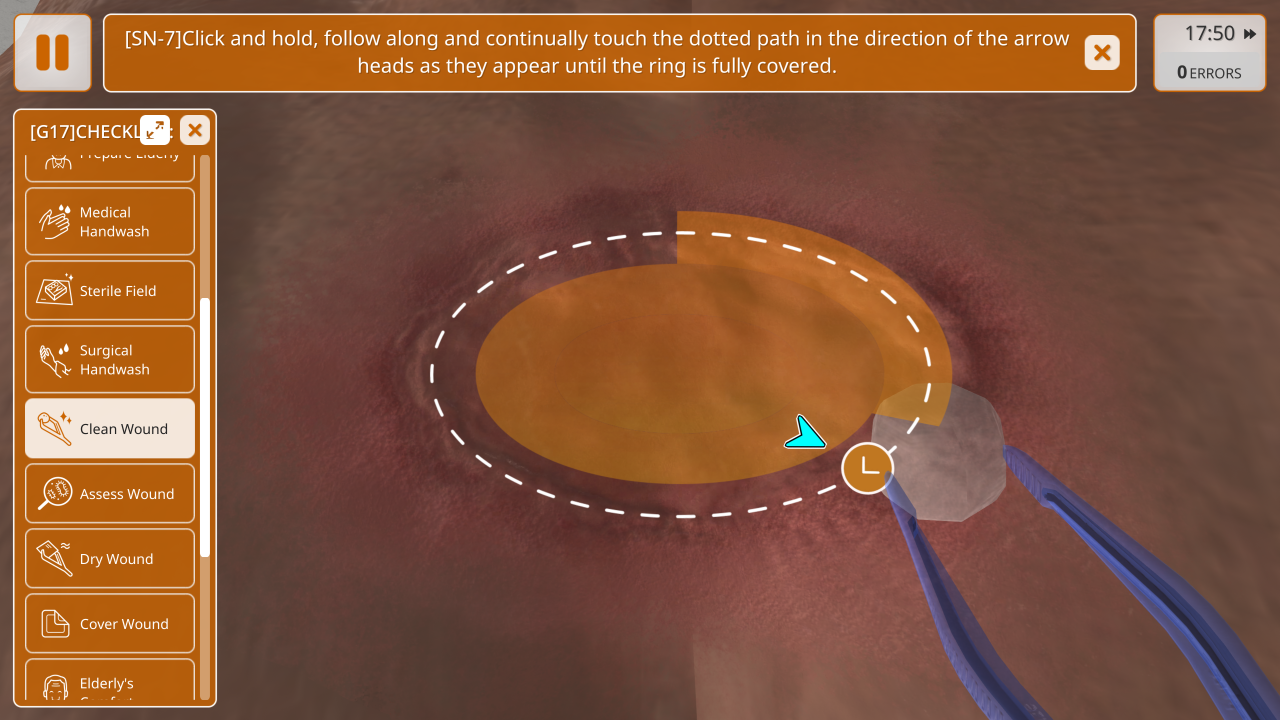This screenshot has height=720, width=1280.
Task: Select the Clean Wound step
Action: coord(110,429)
